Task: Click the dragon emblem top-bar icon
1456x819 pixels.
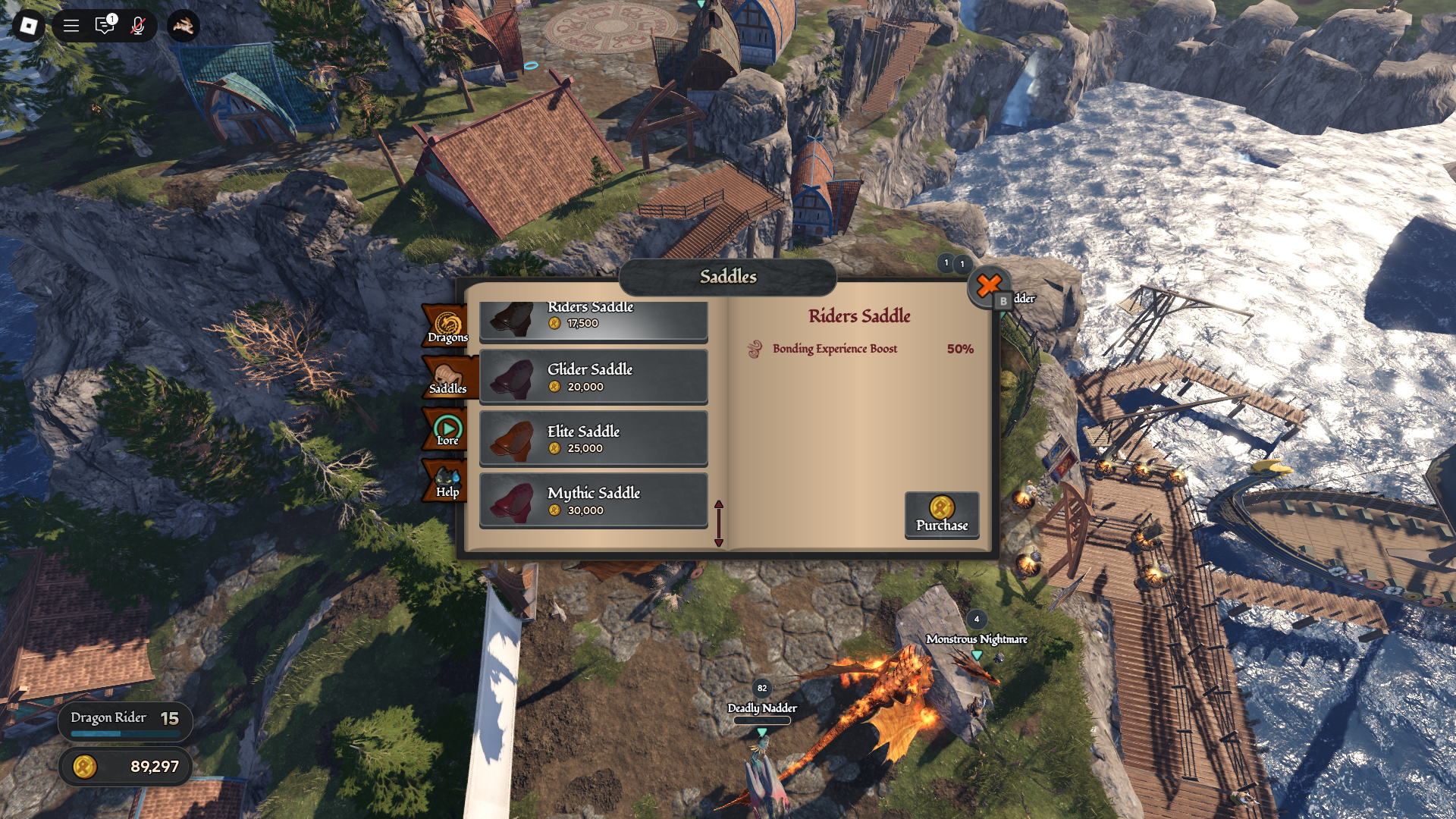Action: point(183,27)
